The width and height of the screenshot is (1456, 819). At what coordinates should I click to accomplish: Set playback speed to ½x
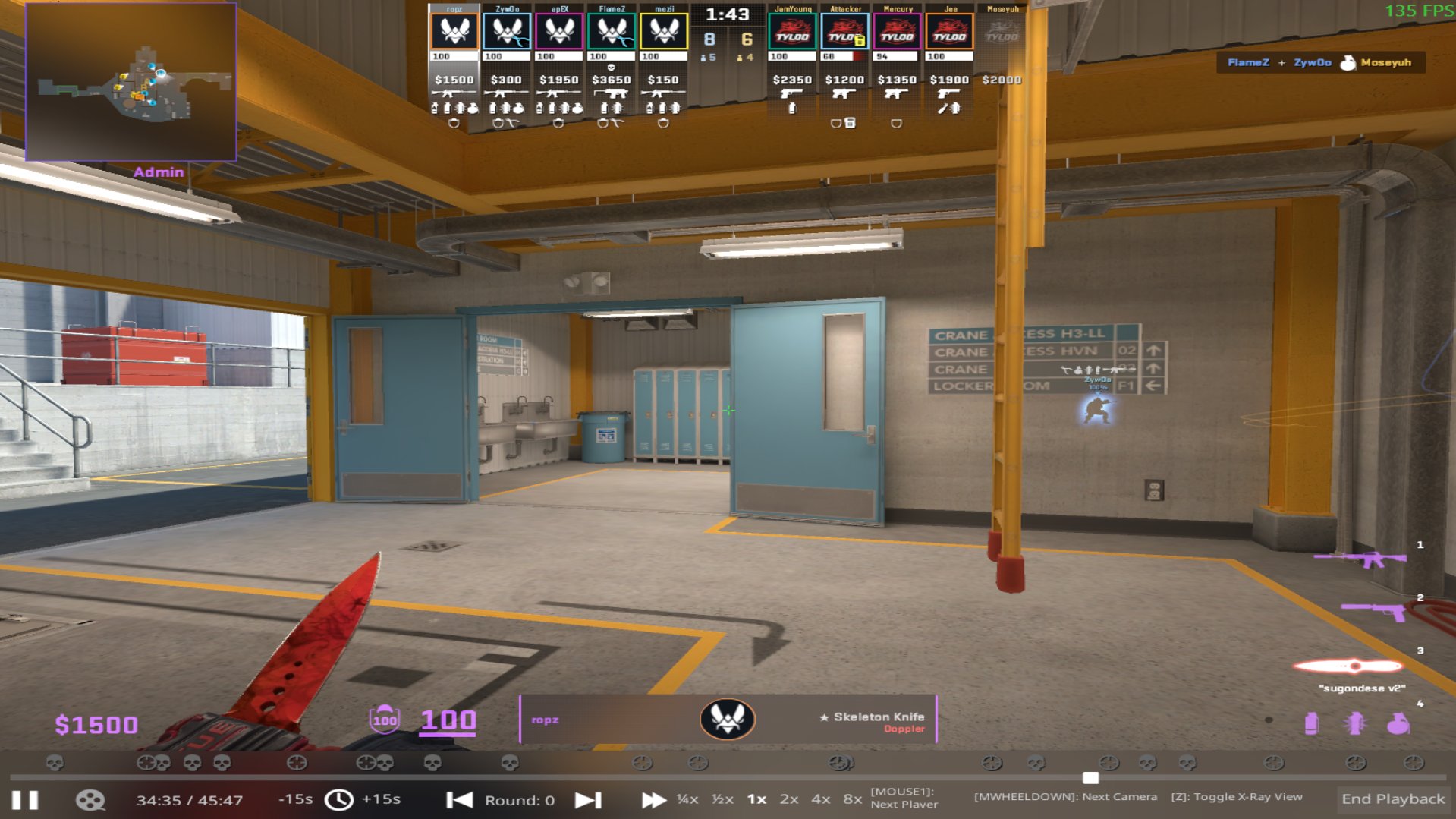tap(722, 799)
